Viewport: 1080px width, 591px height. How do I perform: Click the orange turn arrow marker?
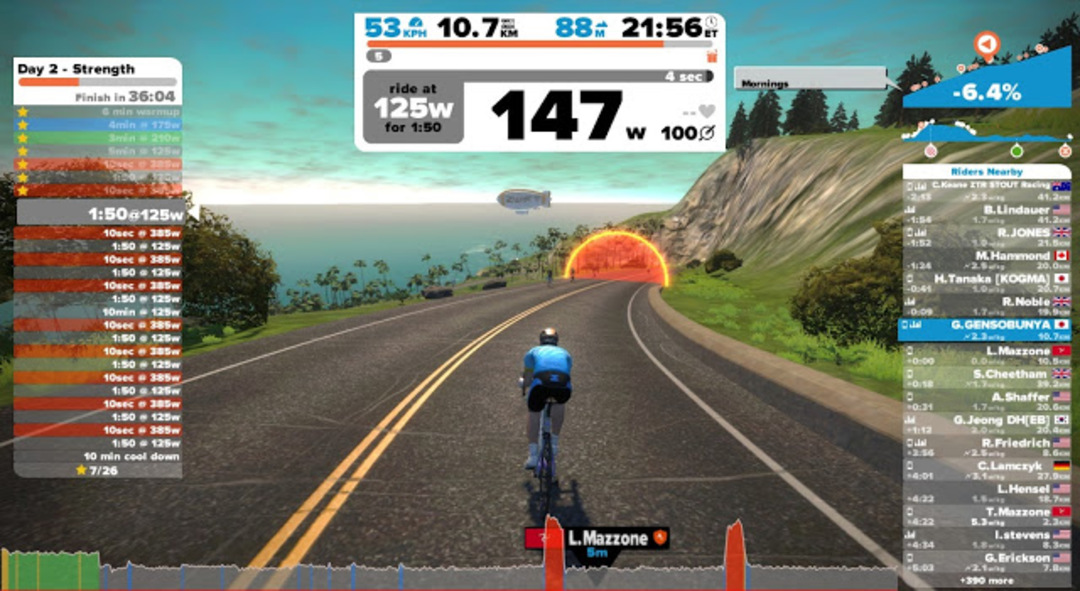coord(987,45)
